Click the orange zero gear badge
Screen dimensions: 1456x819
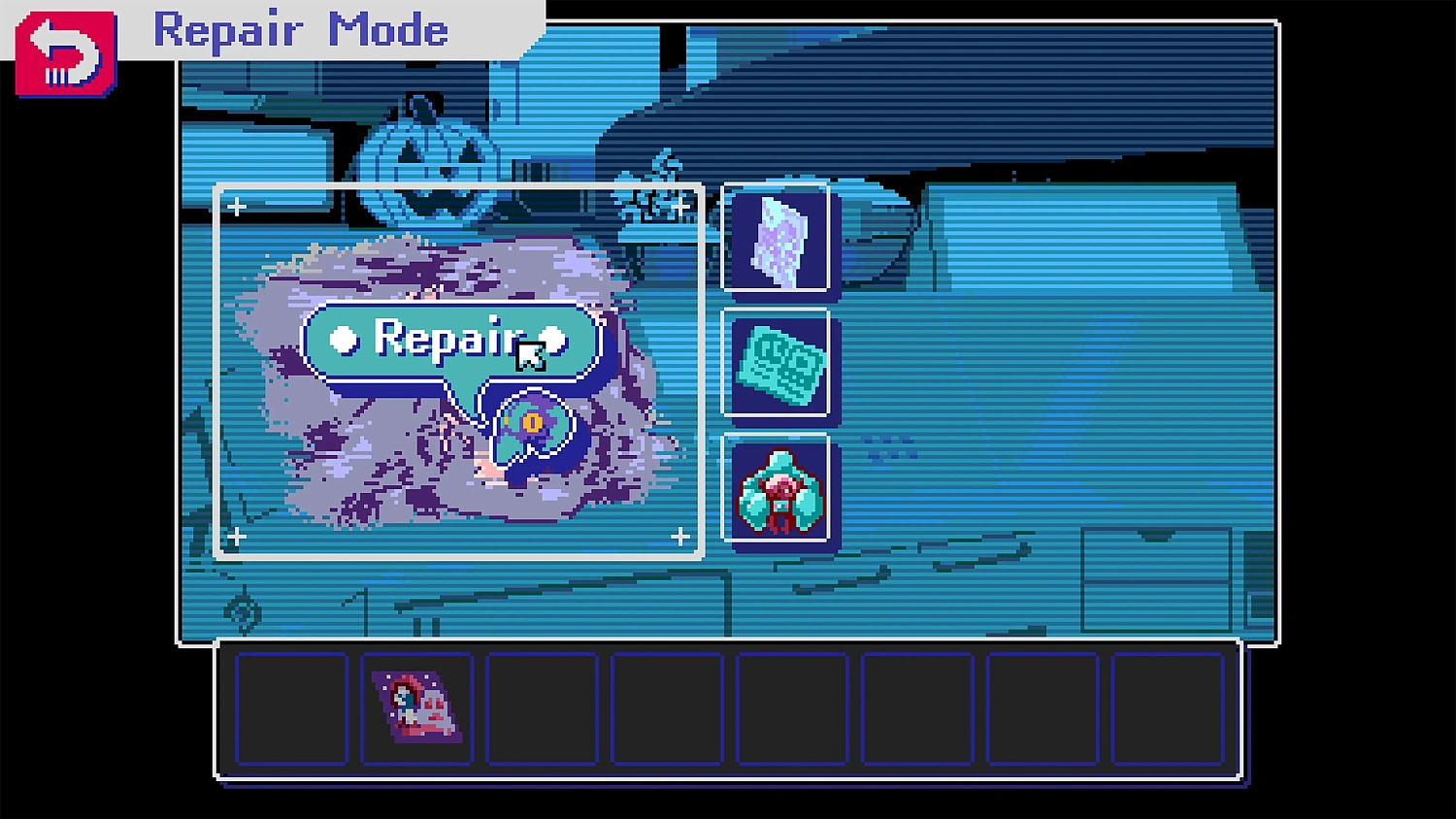tap(533, 421)
